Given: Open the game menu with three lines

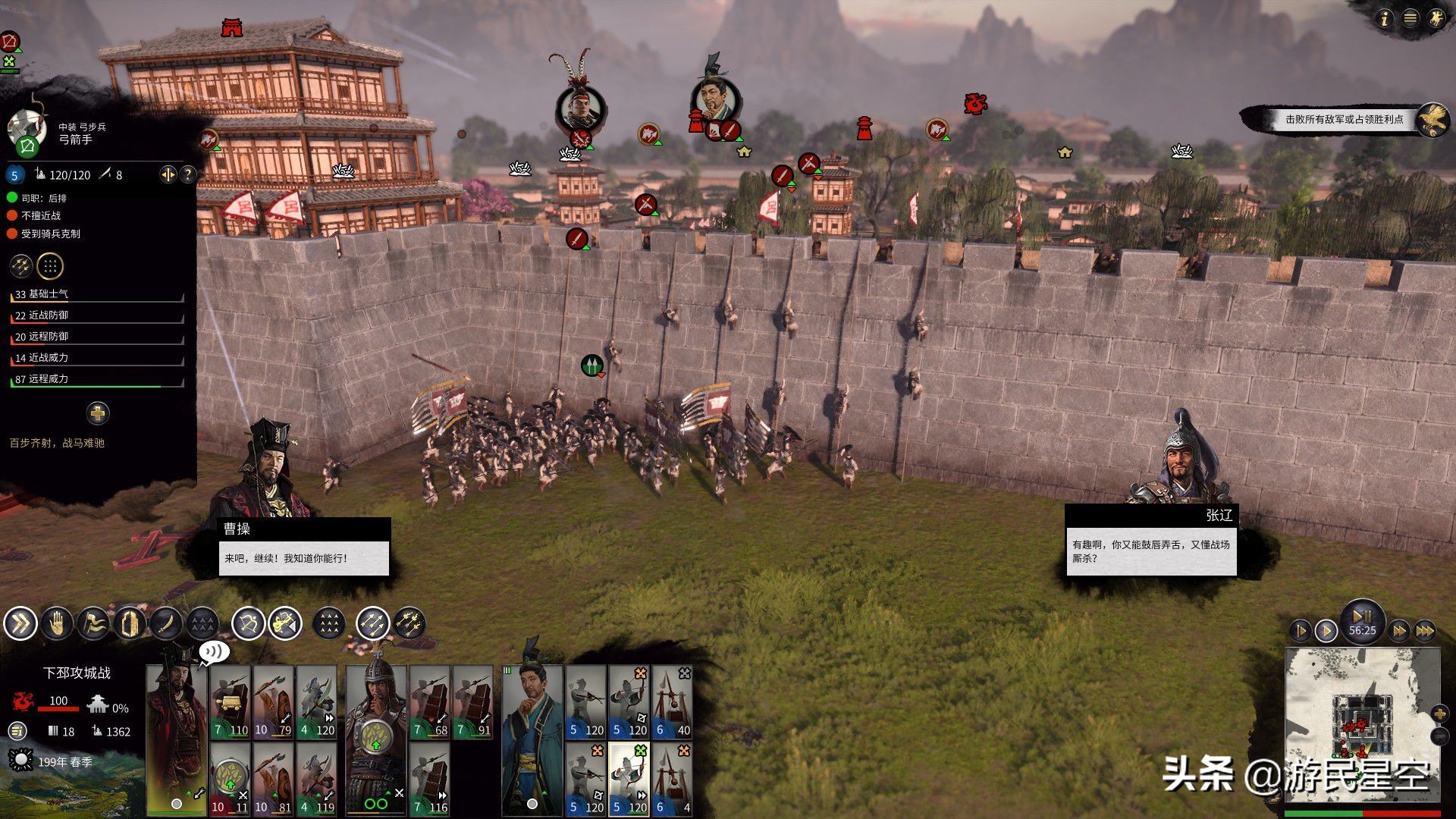Looking at the screenshot, I should pos(1410,18).
